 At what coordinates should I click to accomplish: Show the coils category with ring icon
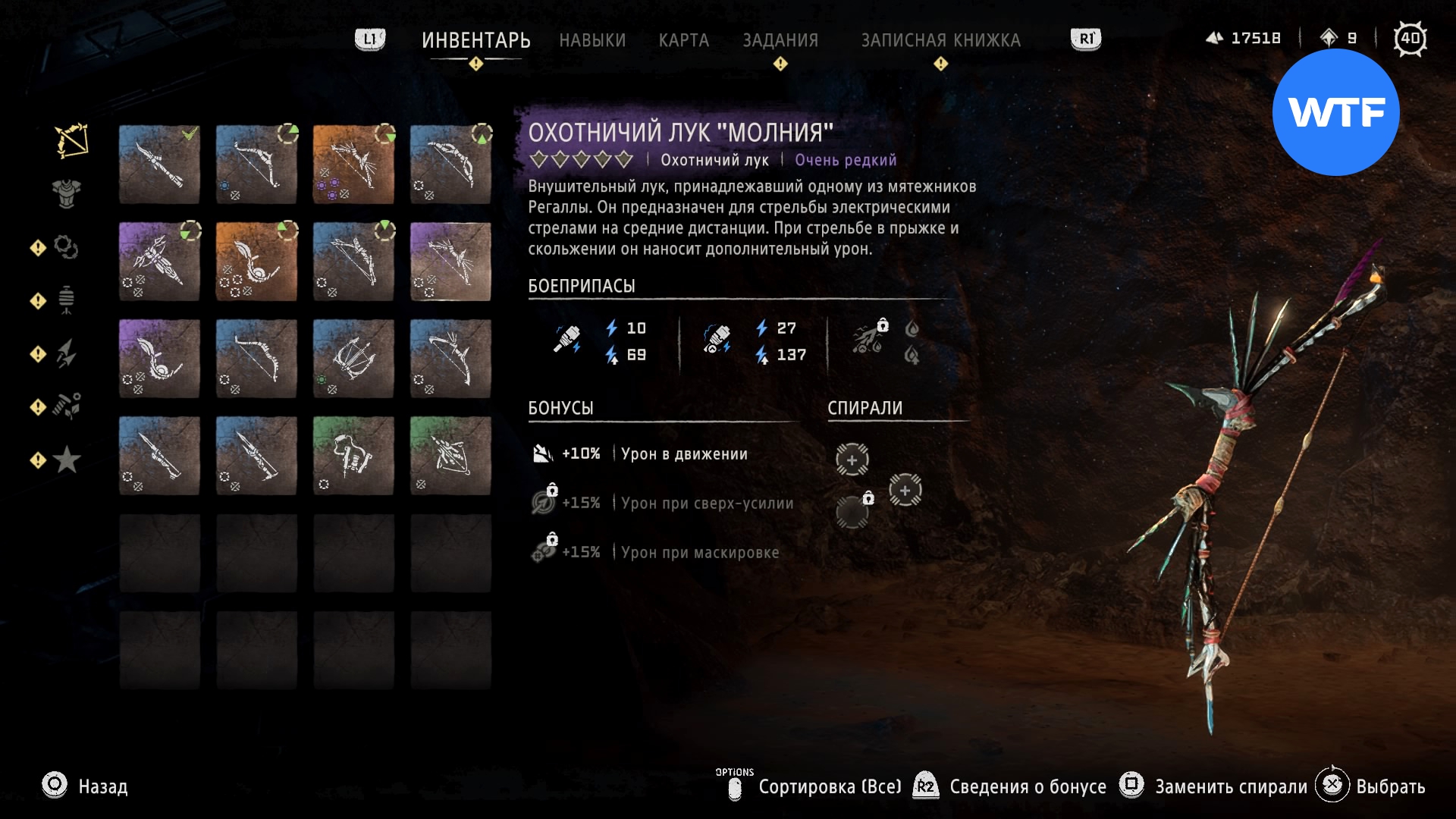point(66,247)
